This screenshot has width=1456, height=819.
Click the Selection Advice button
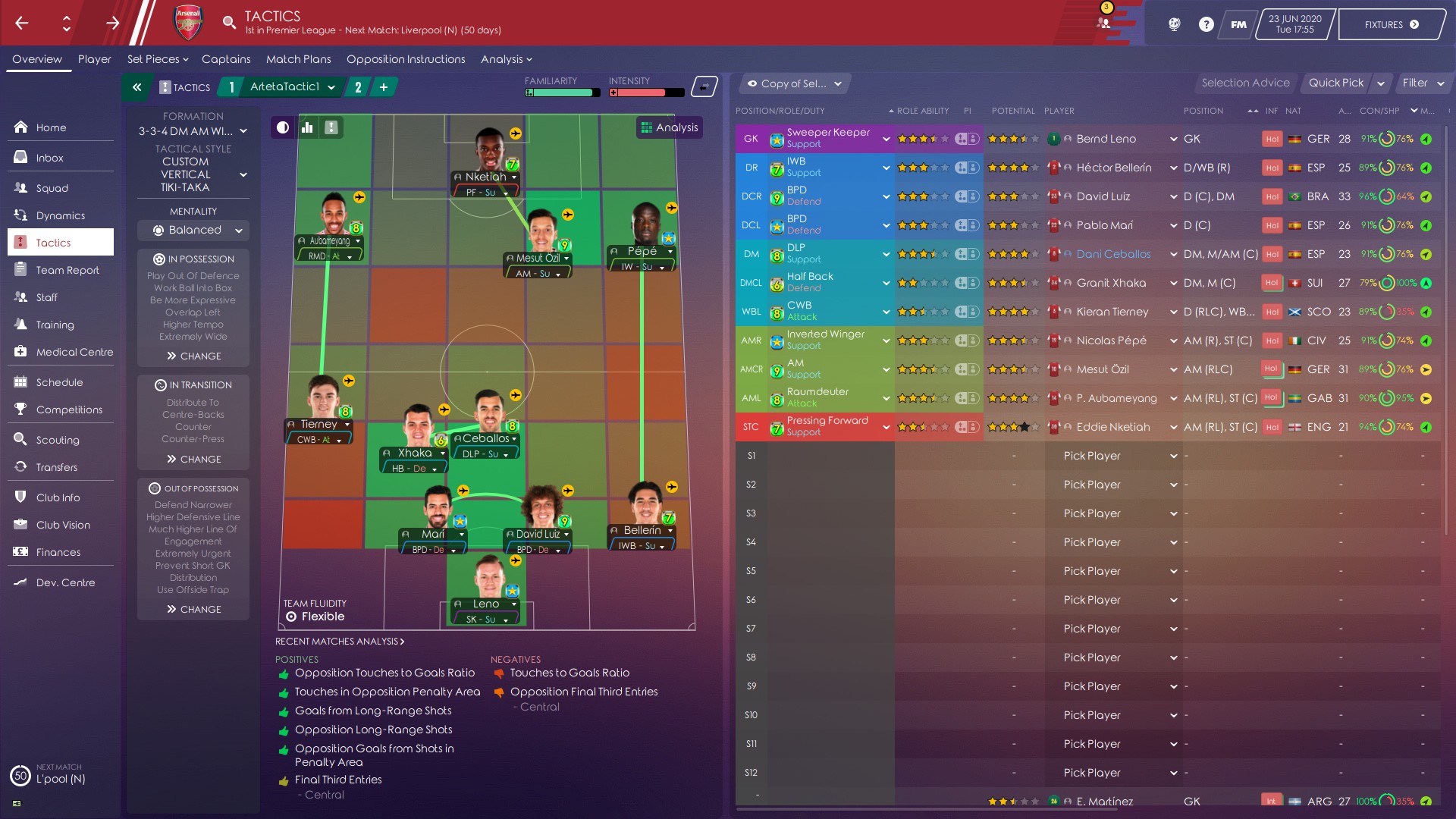pos(1245,83)
